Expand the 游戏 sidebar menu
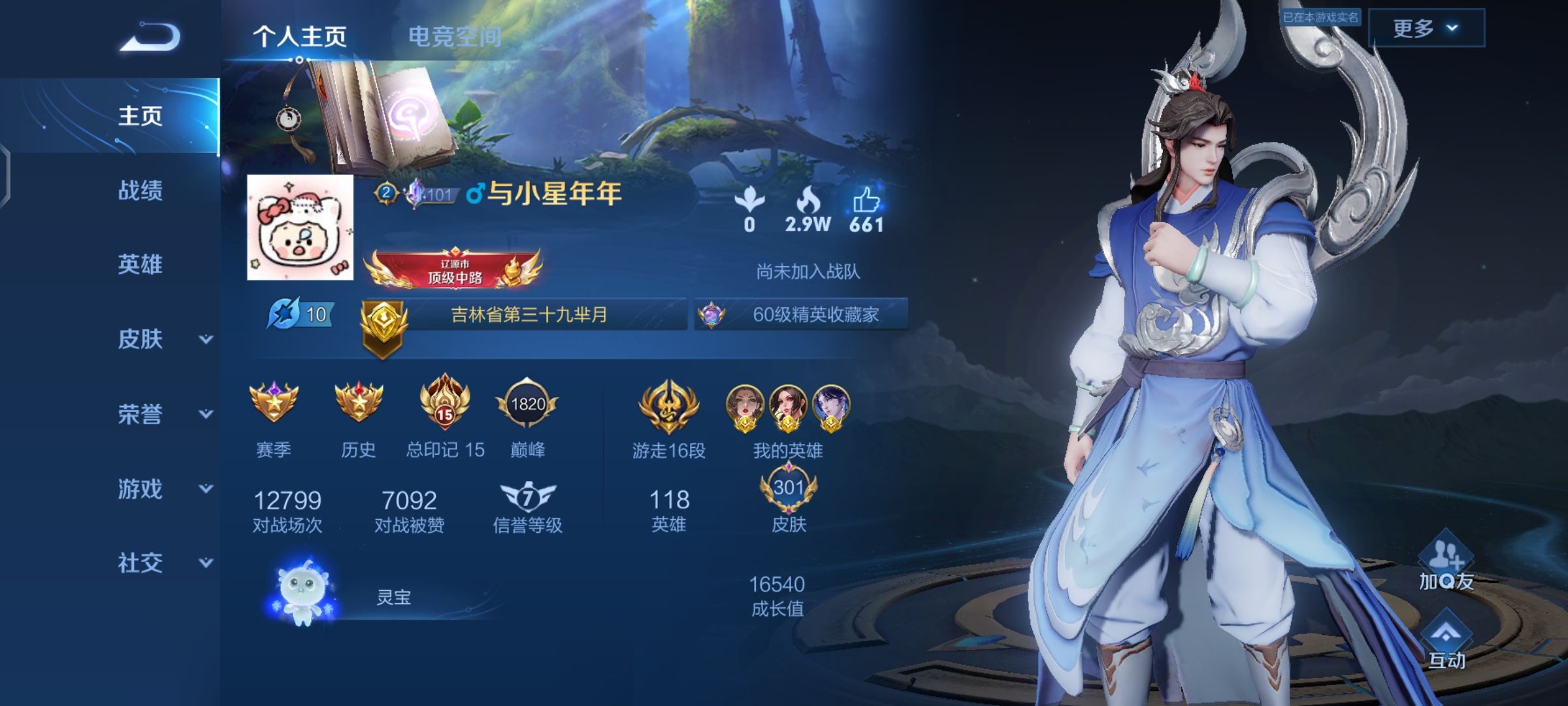The width and height of the screenshot is (1568, 706). pos(163,488)
